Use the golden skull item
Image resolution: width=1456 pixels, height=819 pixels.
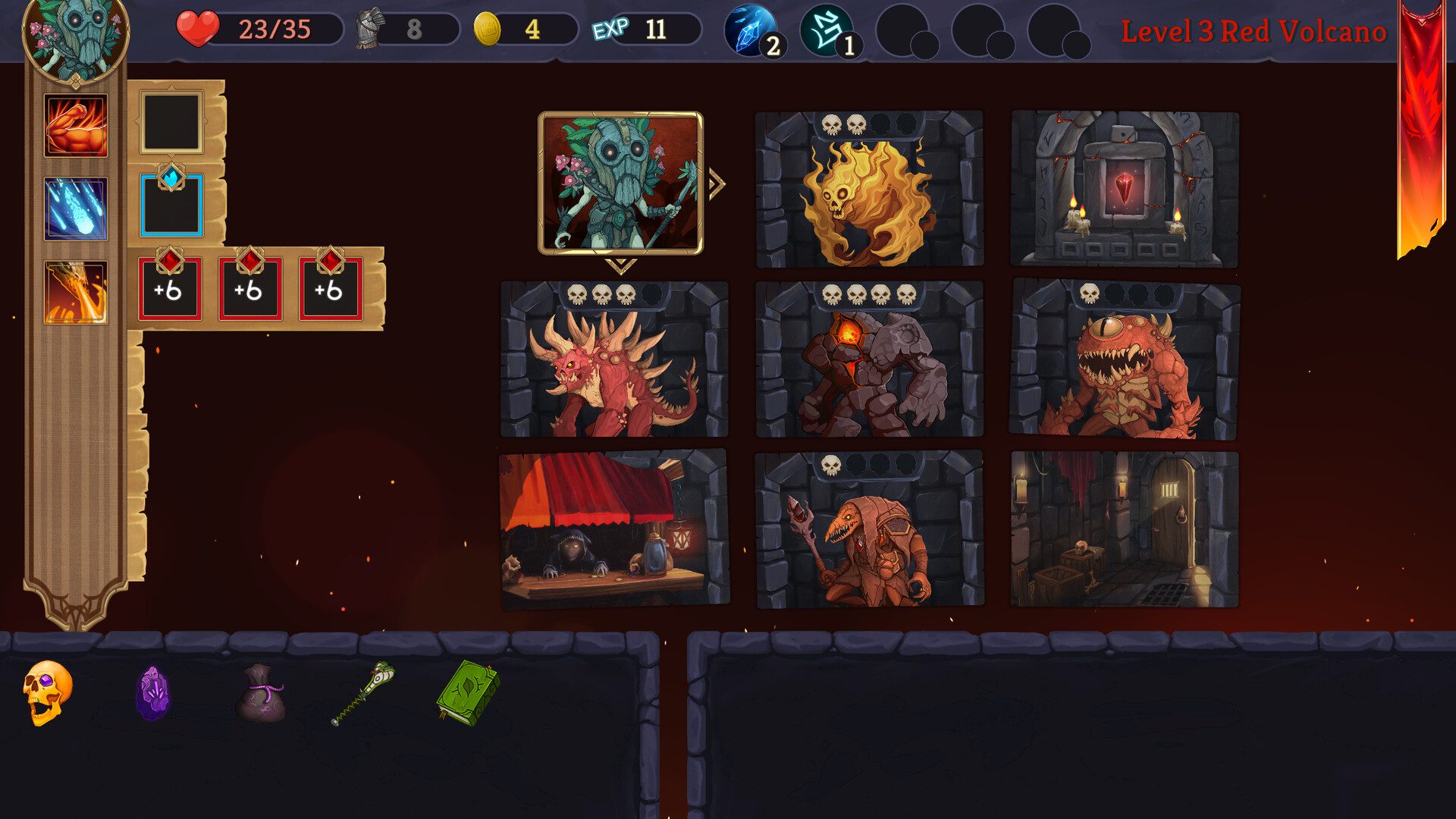point(47,692)
